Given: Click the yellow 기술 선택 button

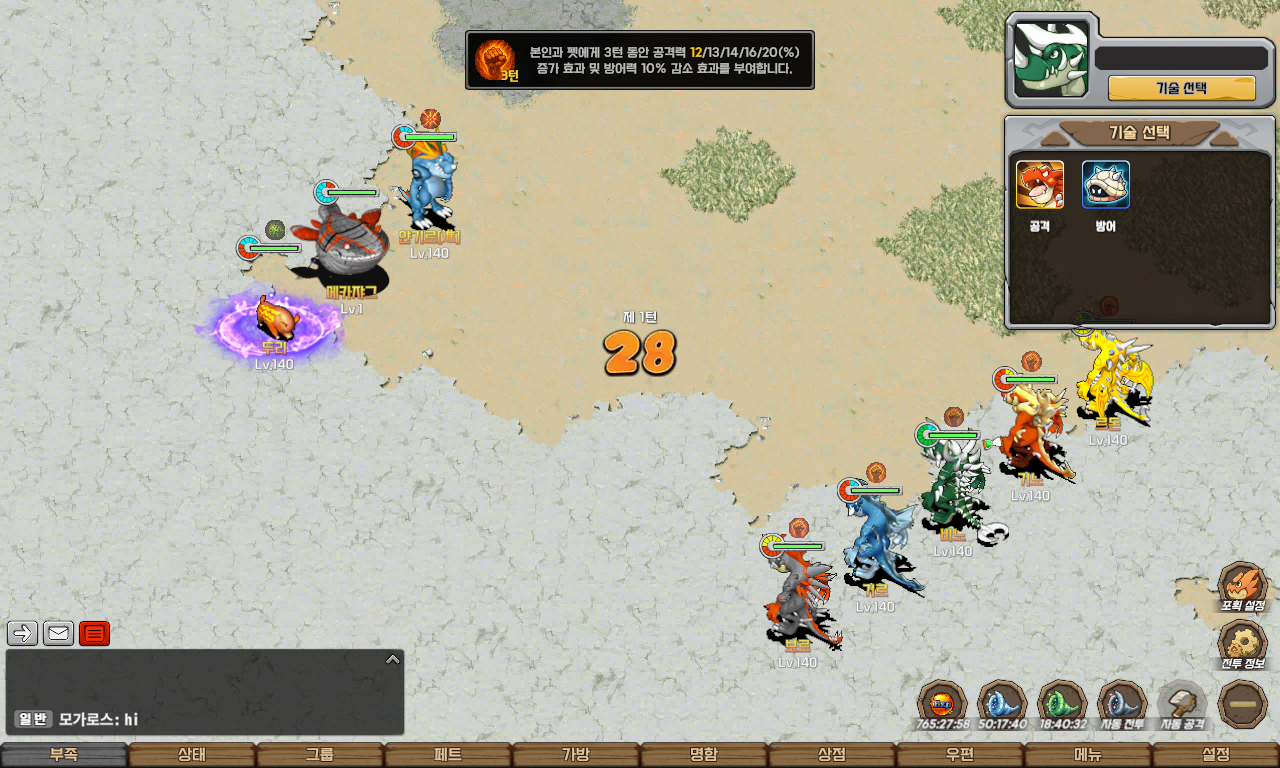Looking at the screenshot, I should tap(1181, 88).
